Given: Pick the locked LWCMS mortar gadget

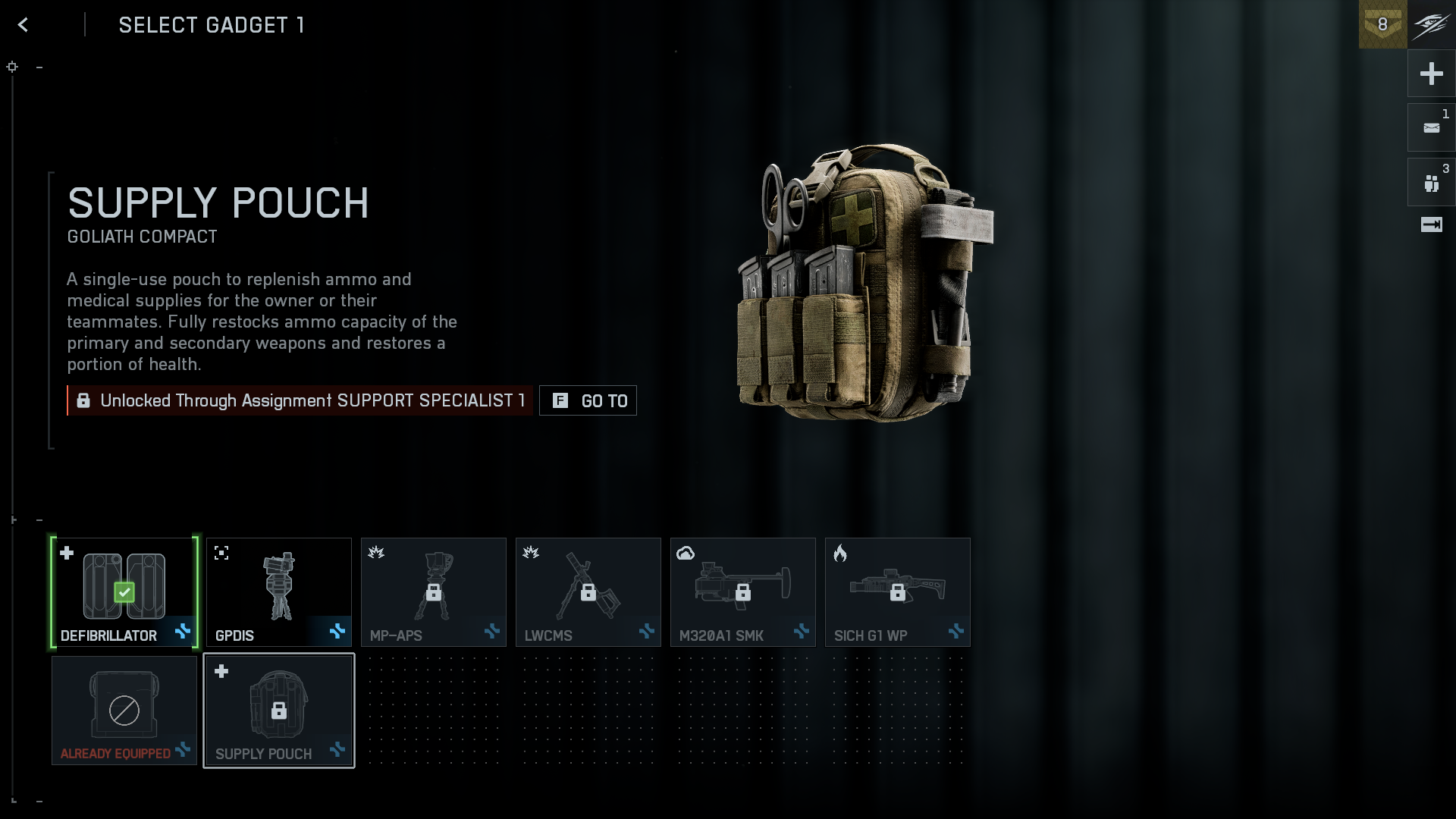Looking at the screenshot, I should tap(588, 592).
